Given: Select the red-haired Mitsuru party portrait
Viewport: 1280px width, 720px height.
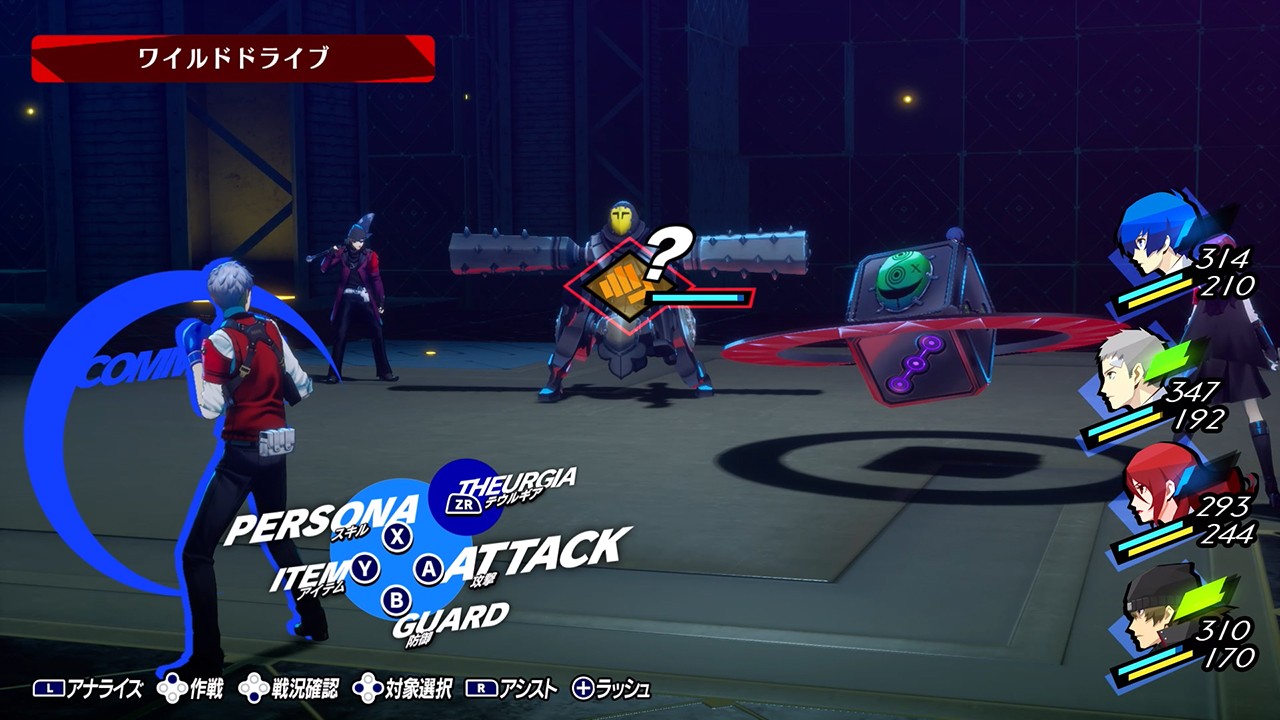Looking at the screenshot, I should [x=1150, y=487].
